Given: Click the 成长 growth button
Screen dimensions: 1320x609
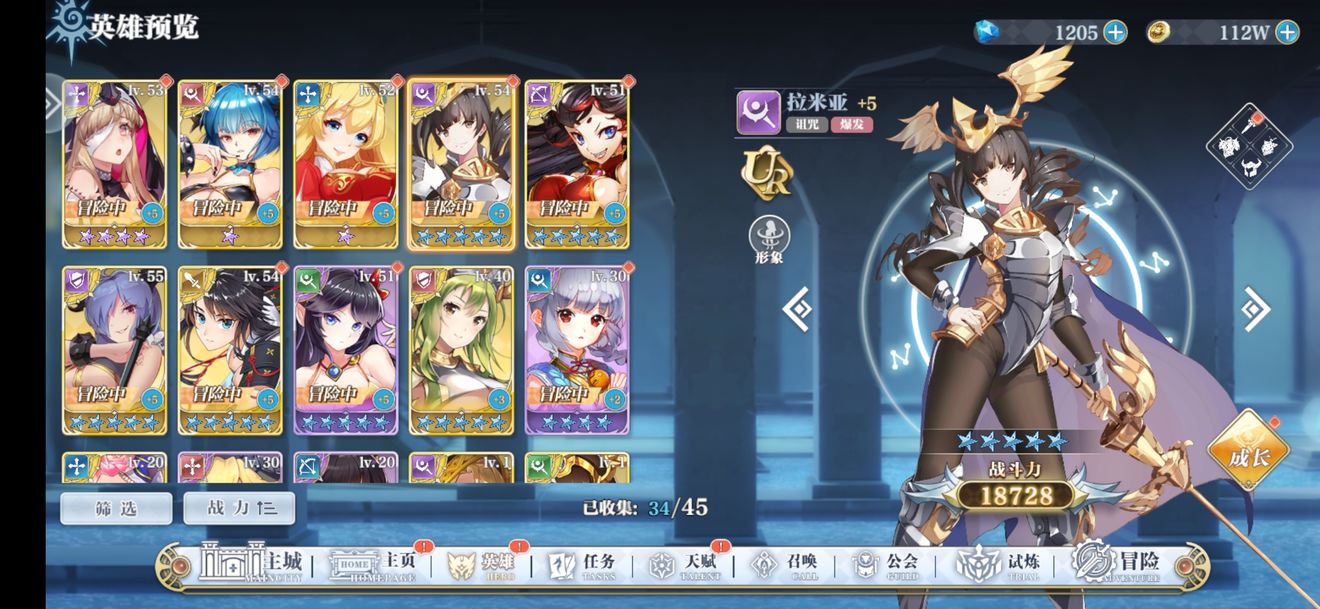Looking at the screenshot, I should (1247, 452).
